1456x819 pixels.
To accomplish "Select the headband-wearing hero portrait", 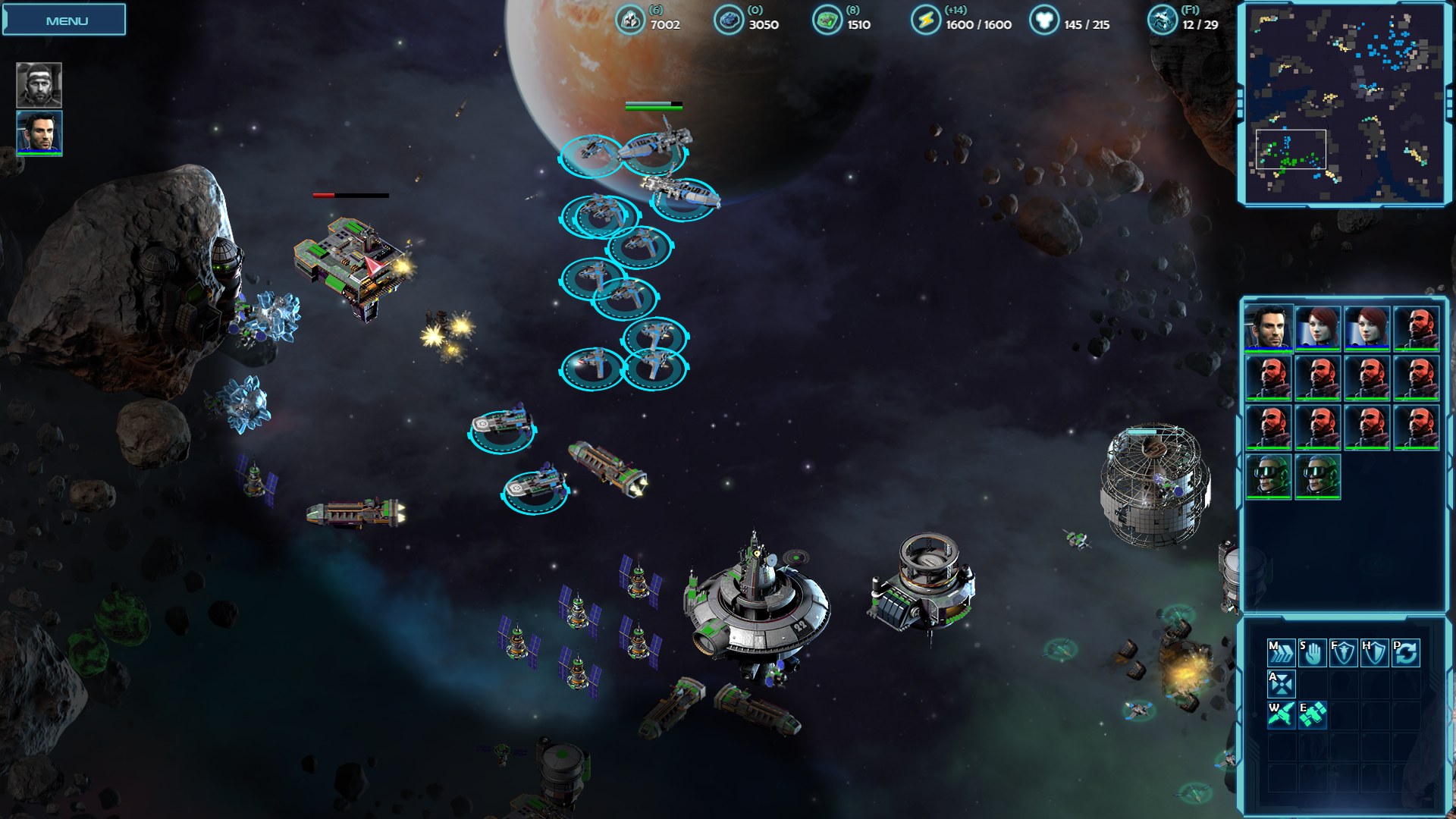I will (x=39, y=84).
